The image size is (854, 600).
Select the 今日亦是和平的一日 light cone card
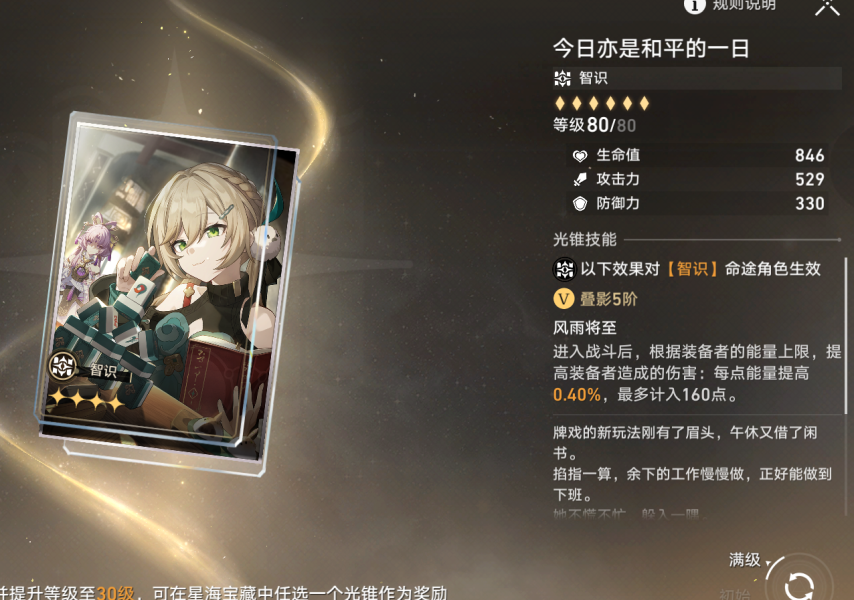(168, 278)
